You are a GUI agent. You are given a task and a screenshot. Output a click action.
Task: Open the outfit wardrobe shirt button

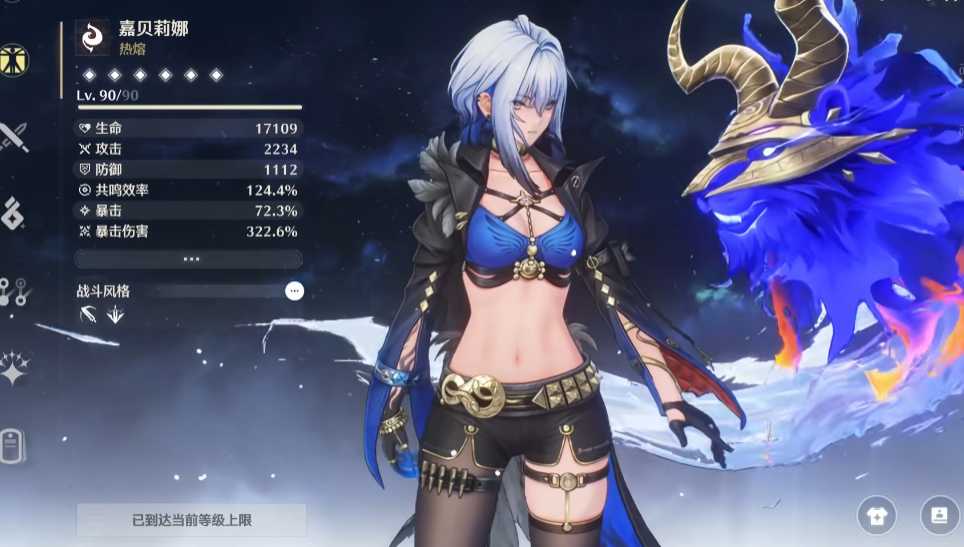point(876,516)
